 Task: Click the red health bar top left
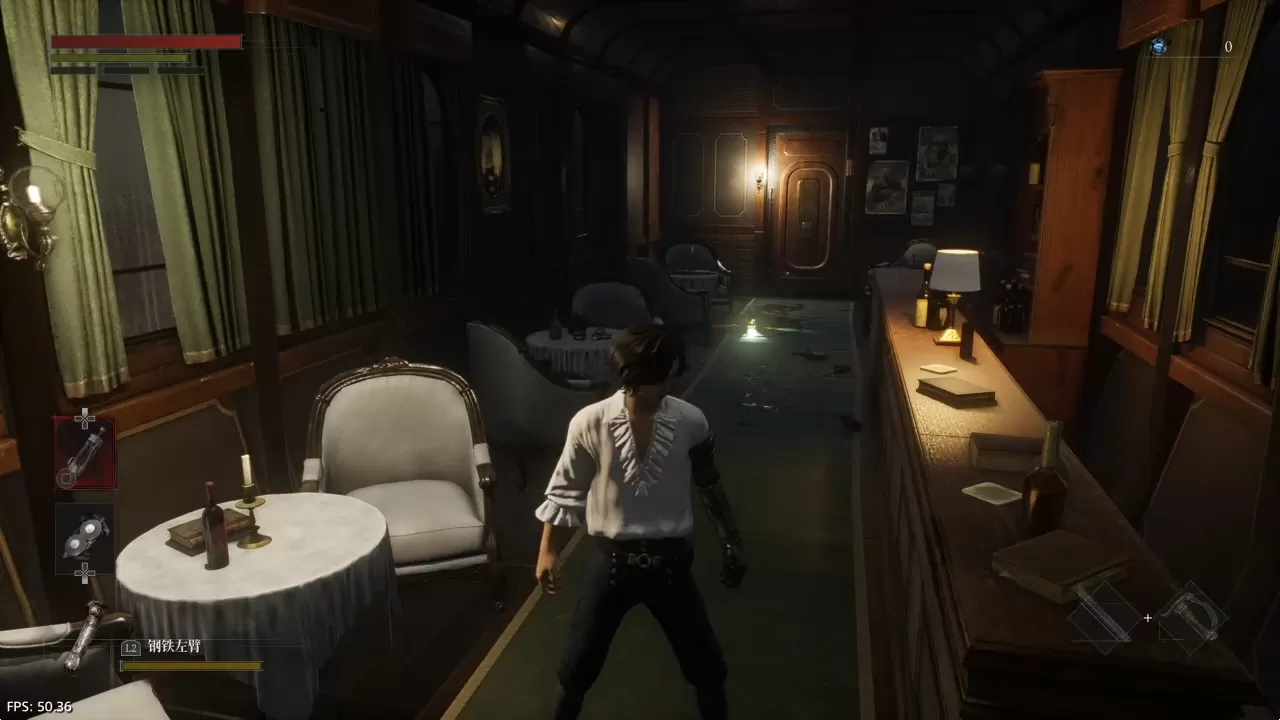coord(145,42)
